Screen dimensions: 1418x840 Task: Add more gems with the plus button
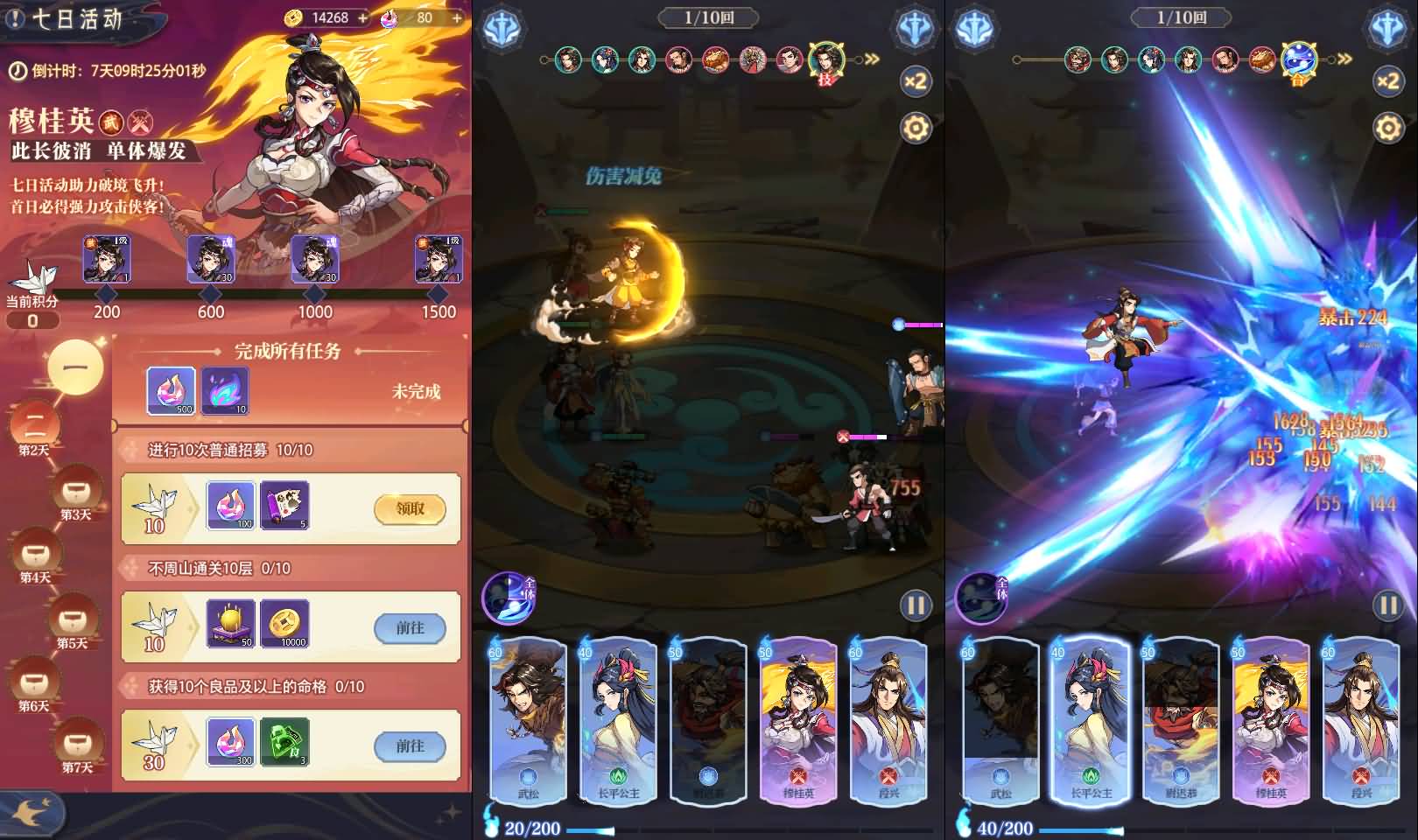[x=456, y=17]
